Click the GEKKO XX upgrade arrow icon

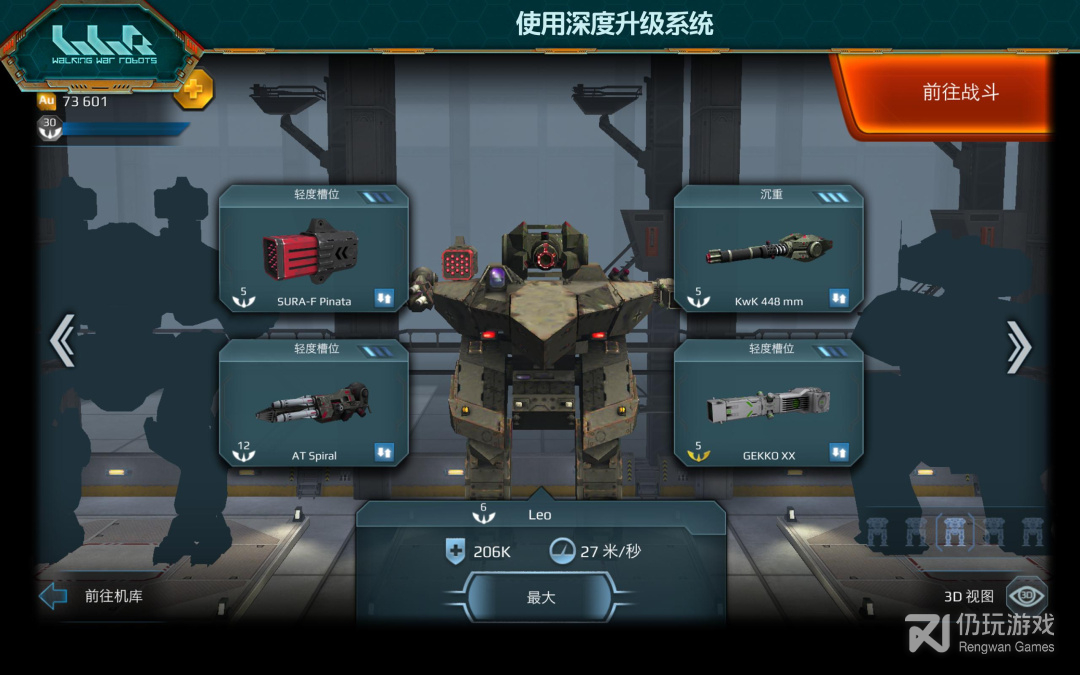pyautogui.click(x=839, y=453)
